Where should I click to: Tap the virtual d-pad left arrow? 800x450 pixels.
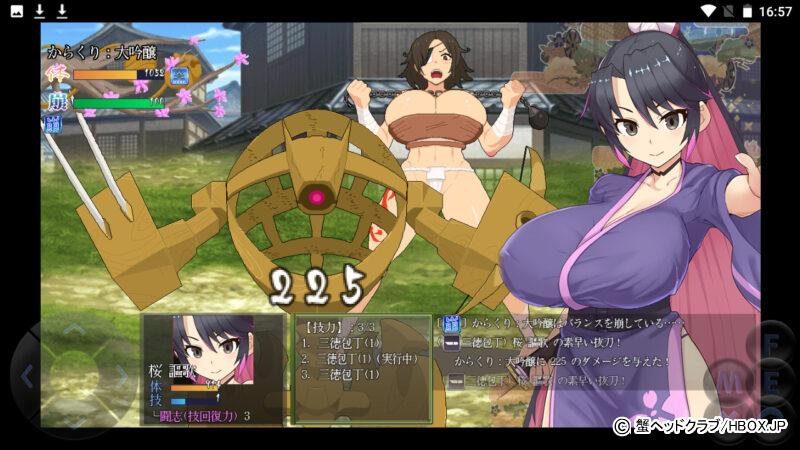28,377
